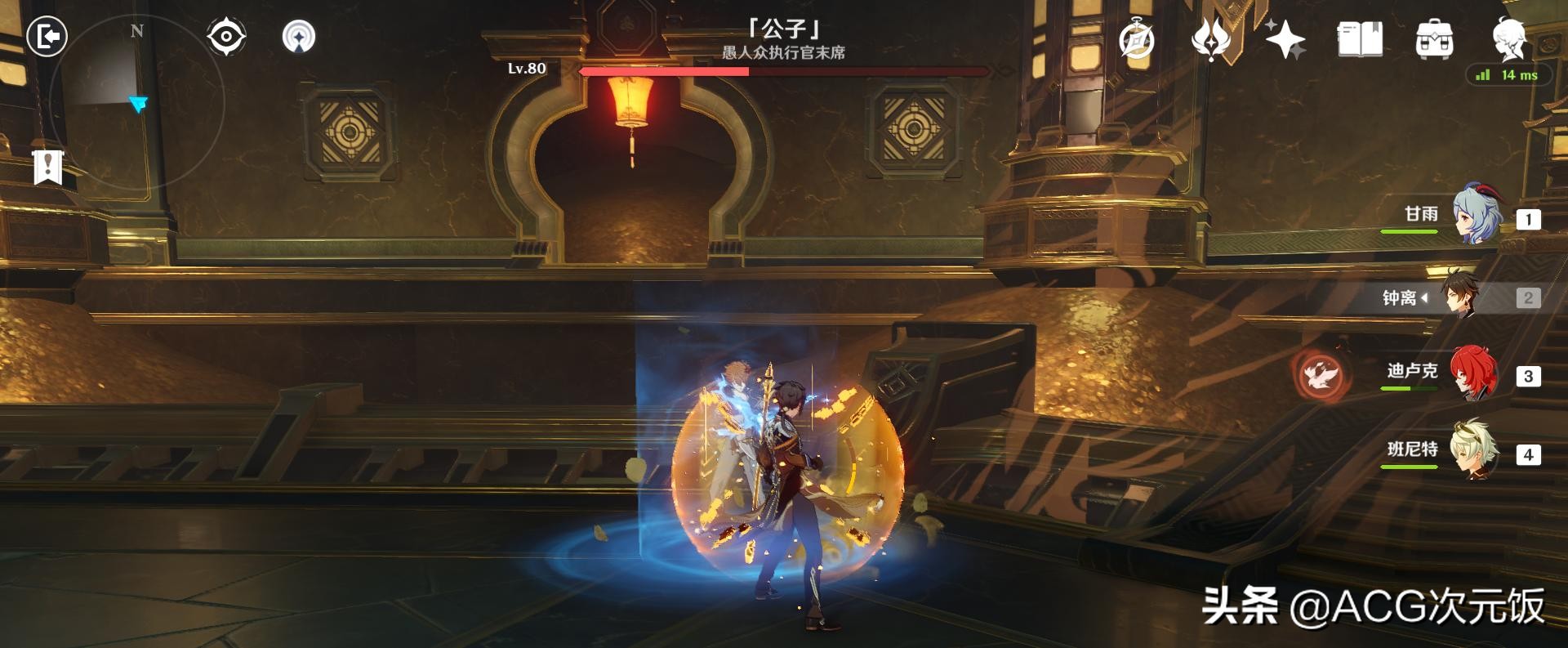Tap the wireless signal ring icon
The width and height of the screenshot is (1568, 648).
299,37
